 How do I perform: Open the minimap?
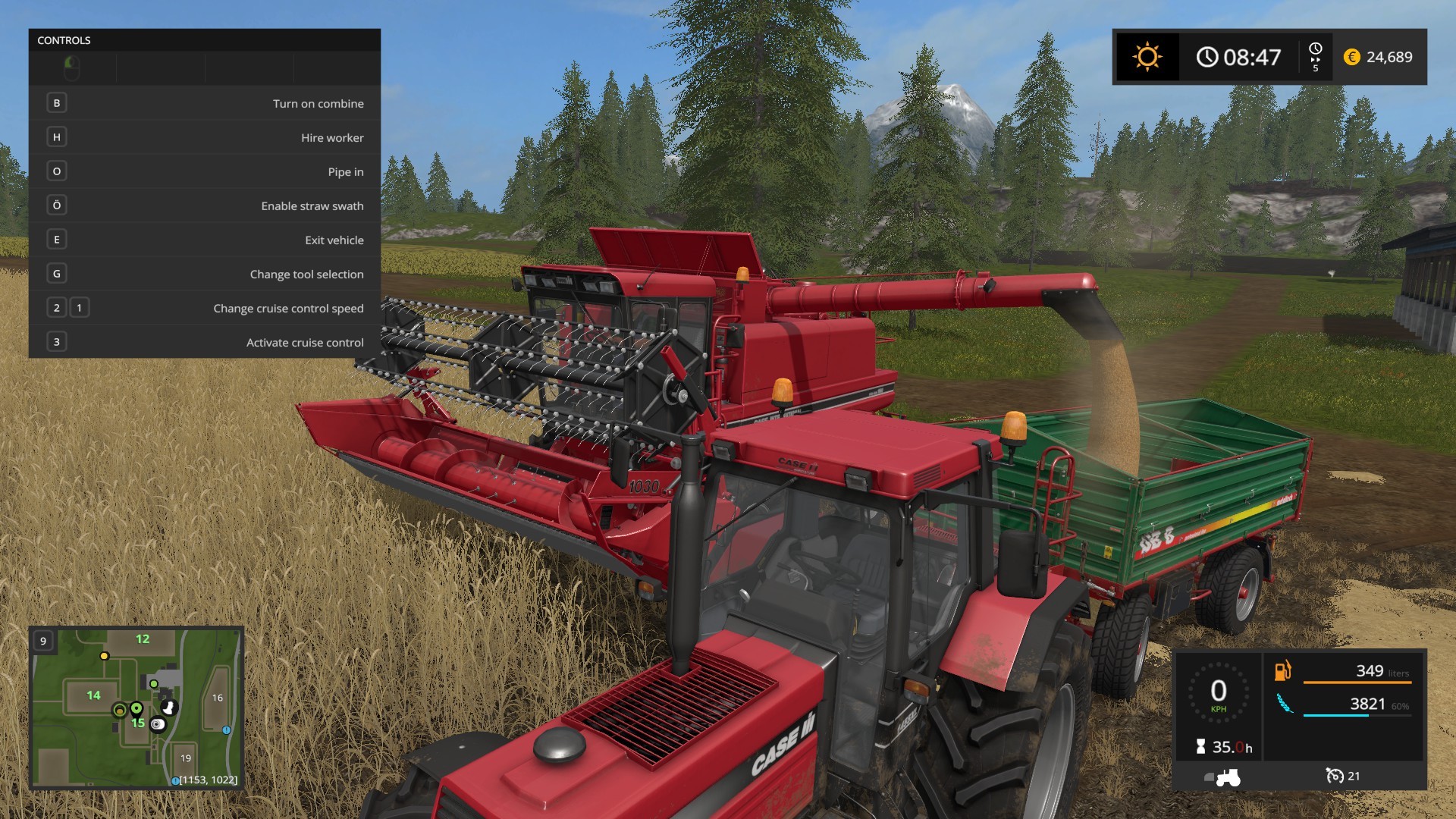[x=136, y=708]
